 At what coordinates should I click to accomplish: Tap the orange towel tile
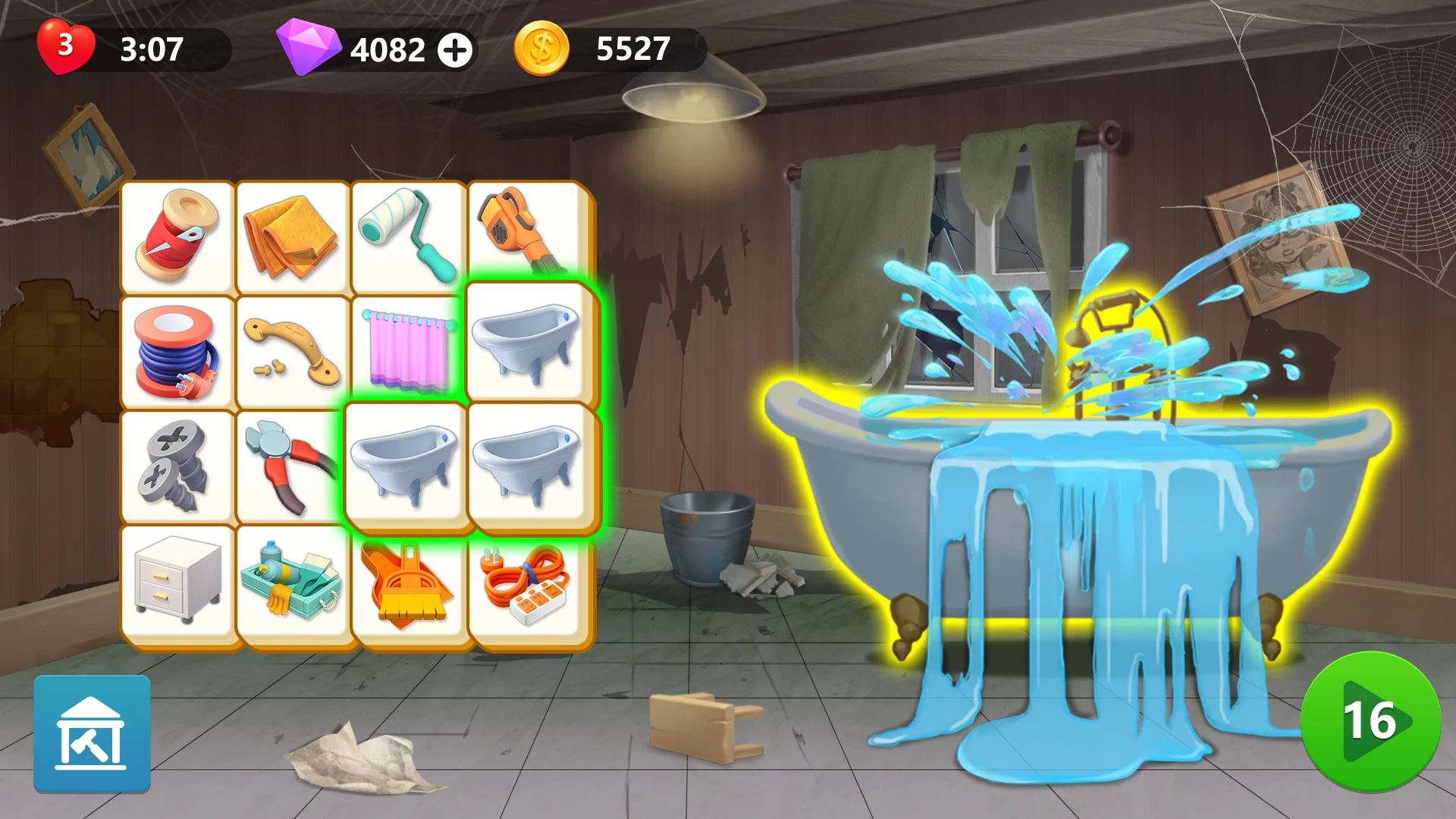click(x=295, y=235)
